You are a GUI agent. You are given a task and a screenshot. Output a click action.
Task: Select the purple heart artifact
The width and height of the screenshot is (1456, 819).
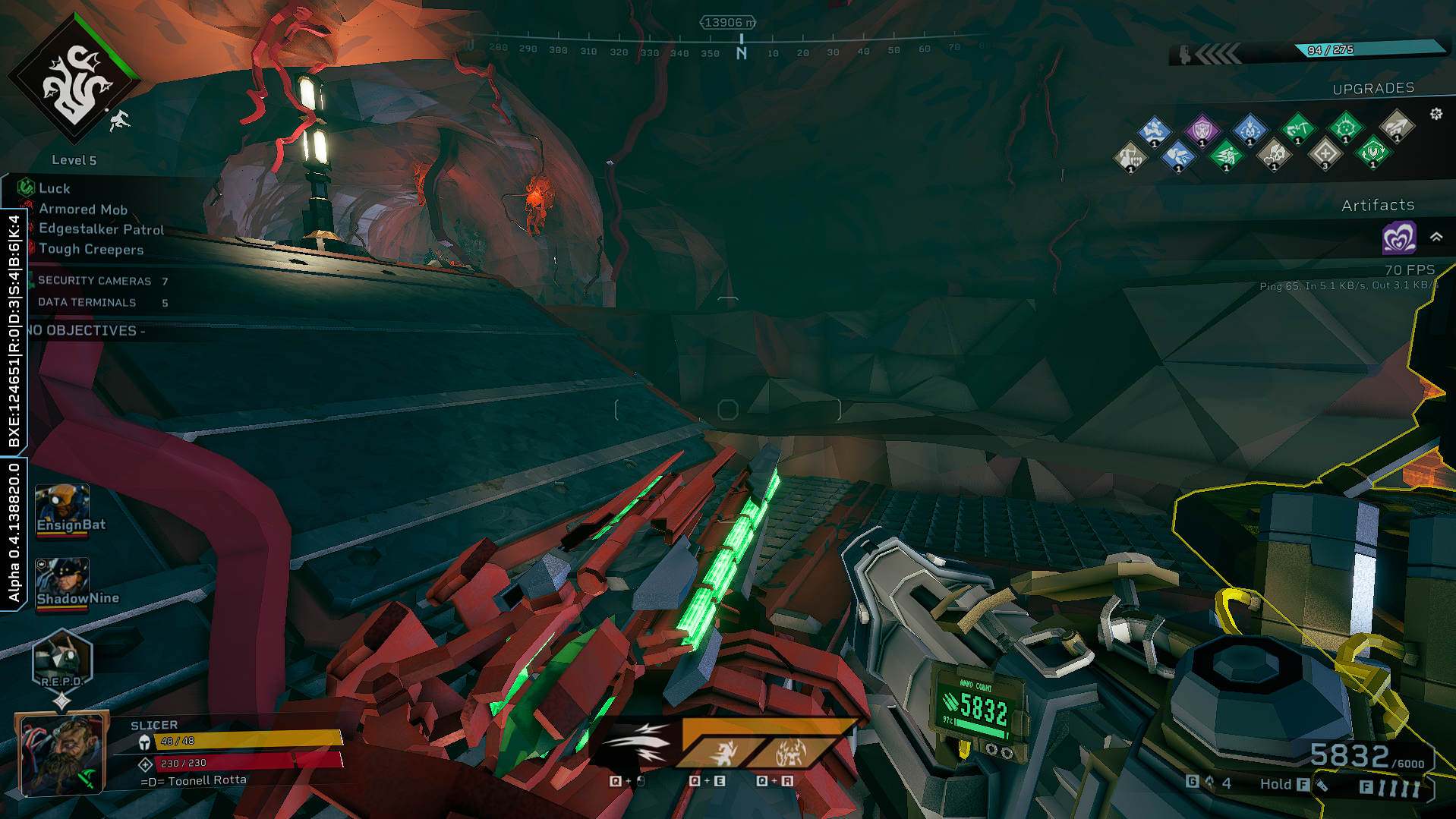click(1398, 238)
